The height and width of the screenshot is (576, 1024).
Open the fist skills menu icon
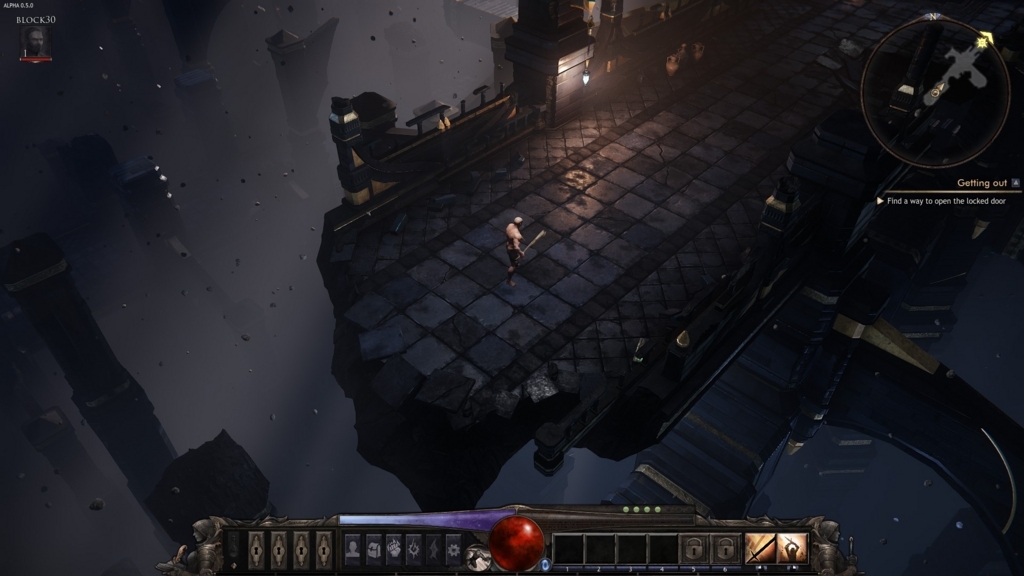(394, 548)
